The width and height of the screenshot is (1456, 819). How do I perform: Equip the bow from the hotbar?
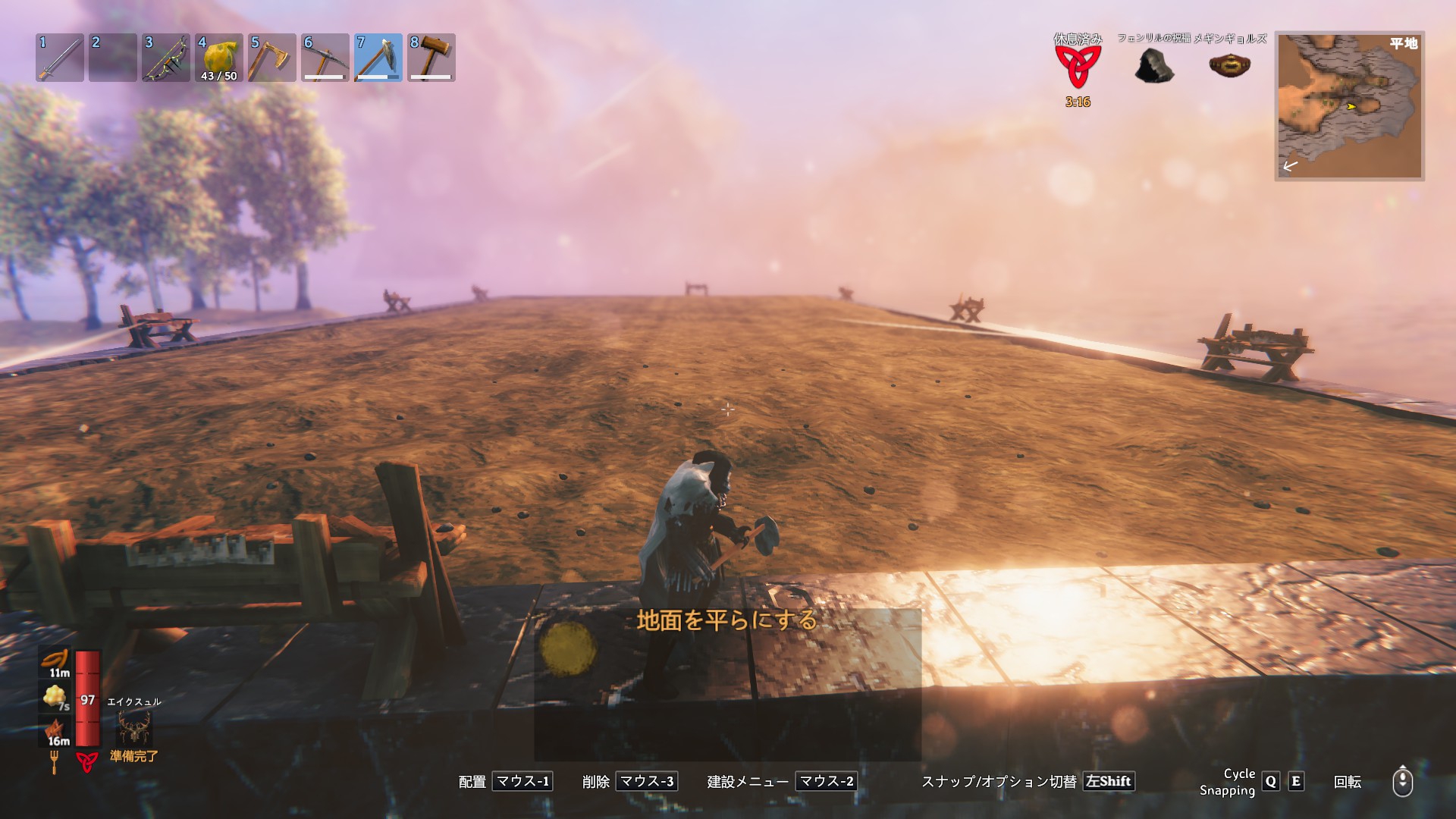(x=166, y=58)
